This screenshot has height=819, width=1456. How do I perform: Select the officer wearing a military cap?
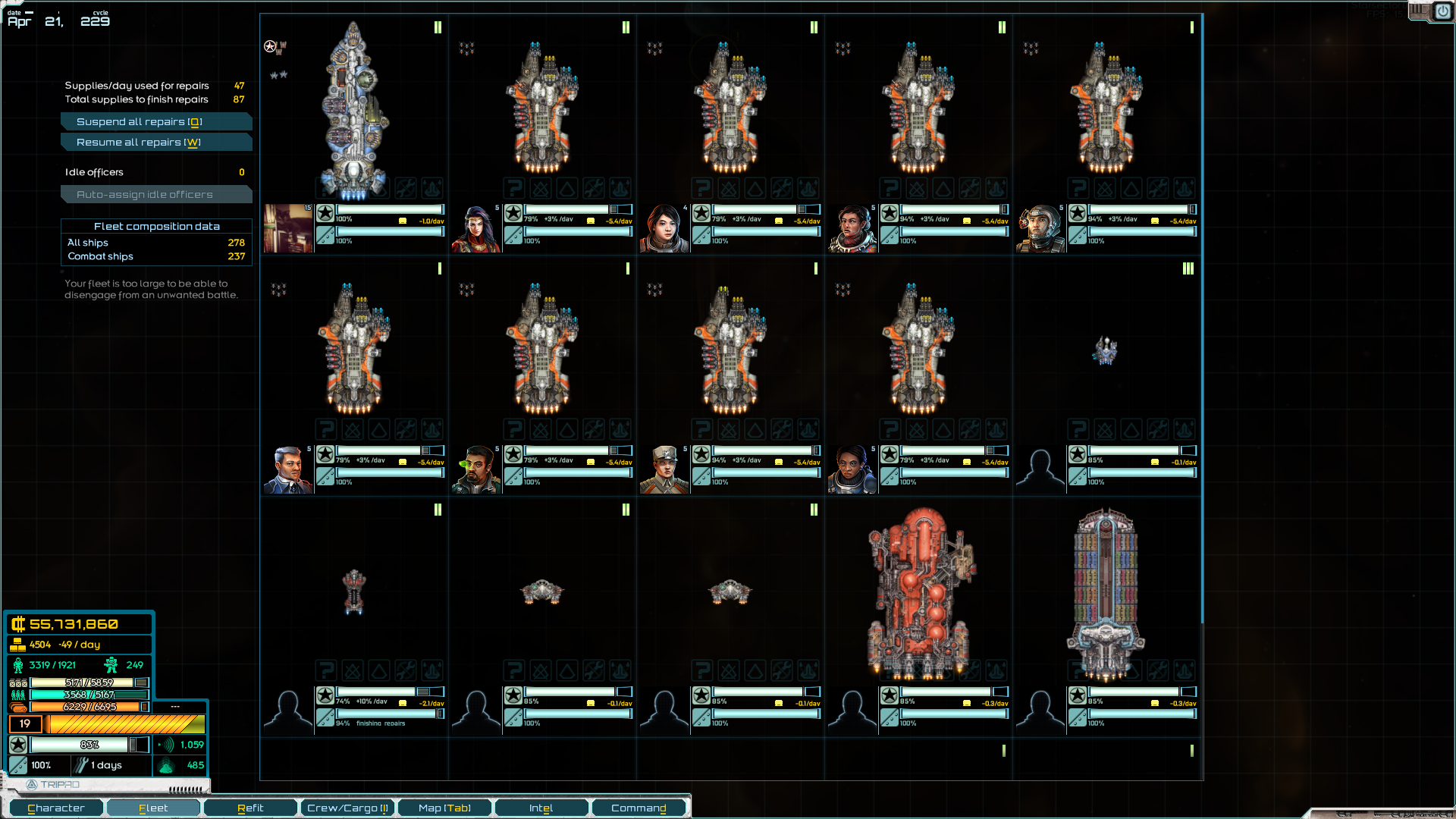coord(664,469)
